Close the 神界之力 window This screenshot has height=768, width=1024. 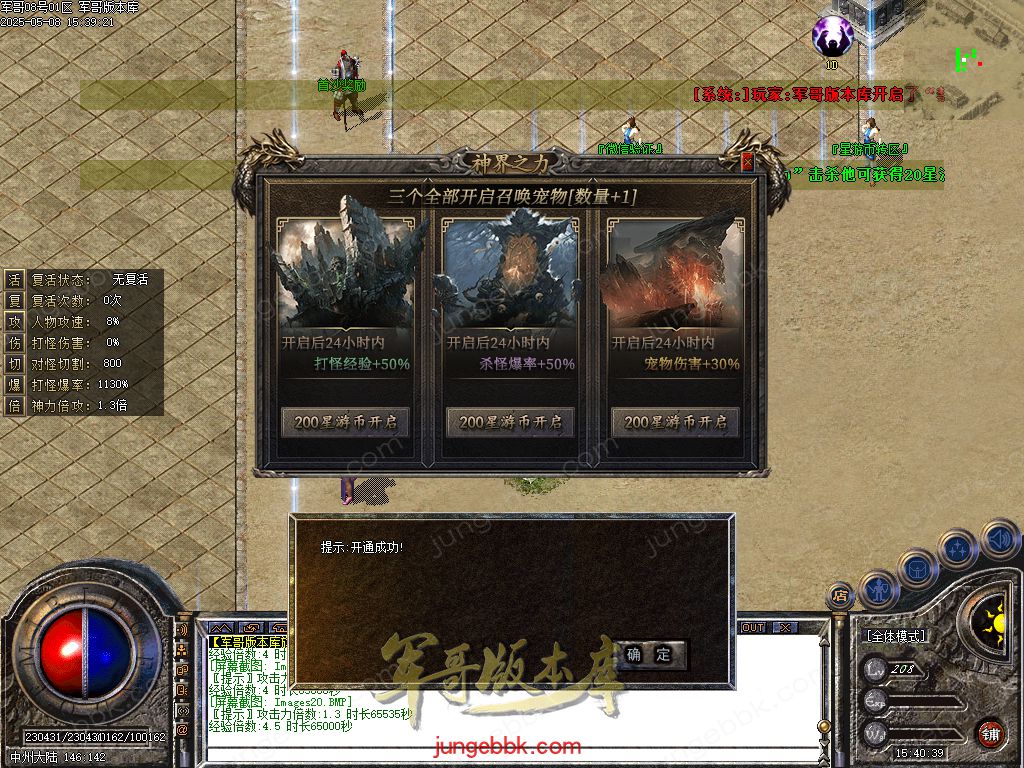[x=746, y=162]
